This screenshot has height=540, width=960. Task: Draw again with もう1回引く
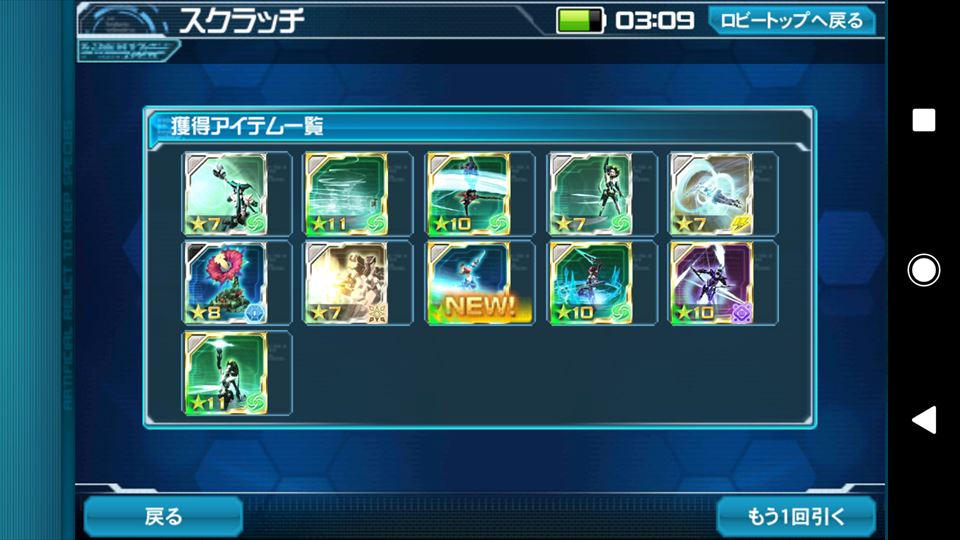click(x=796, y=516)
